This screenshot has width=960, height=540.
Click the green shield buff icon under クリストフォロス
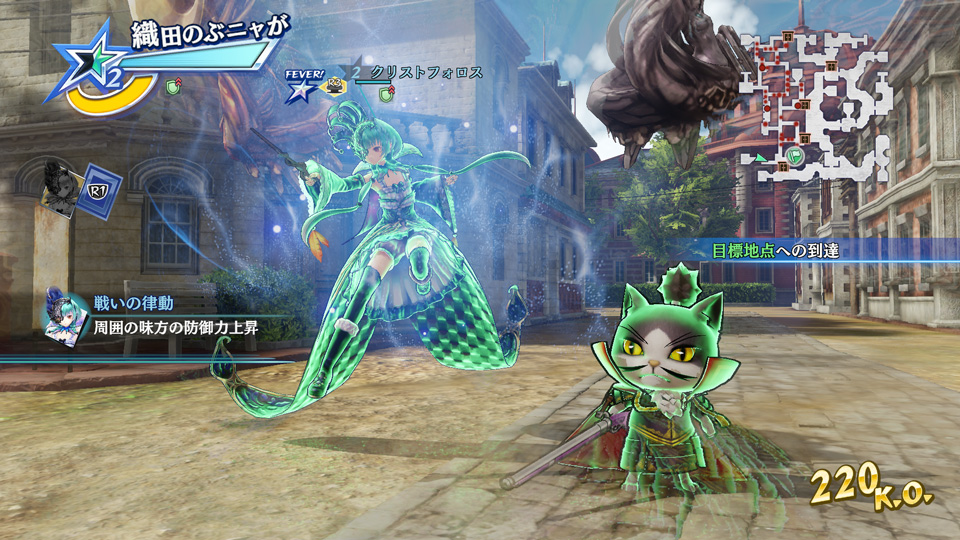pos(386,93)
